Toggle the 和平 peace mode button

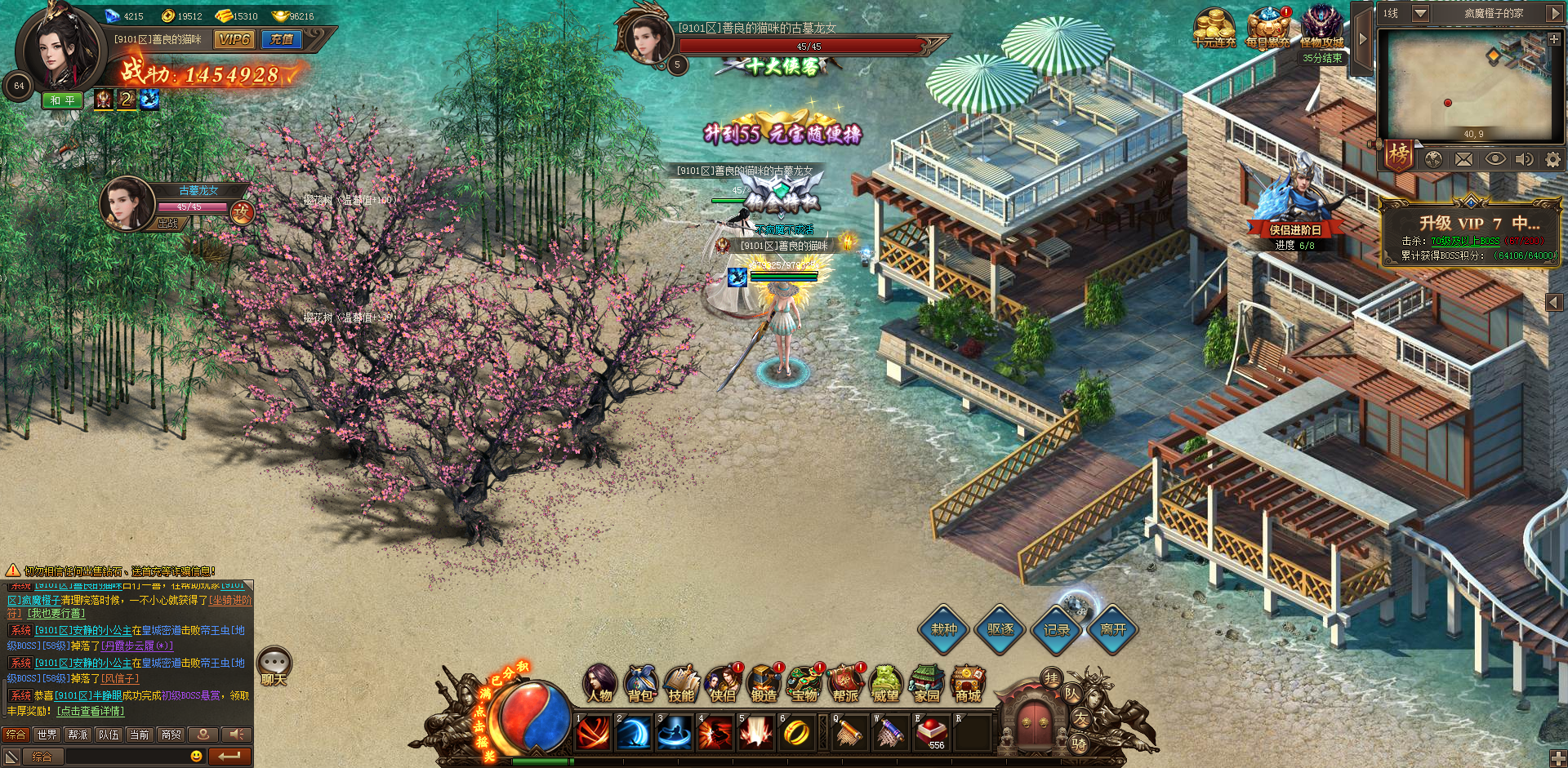(63, 100)
